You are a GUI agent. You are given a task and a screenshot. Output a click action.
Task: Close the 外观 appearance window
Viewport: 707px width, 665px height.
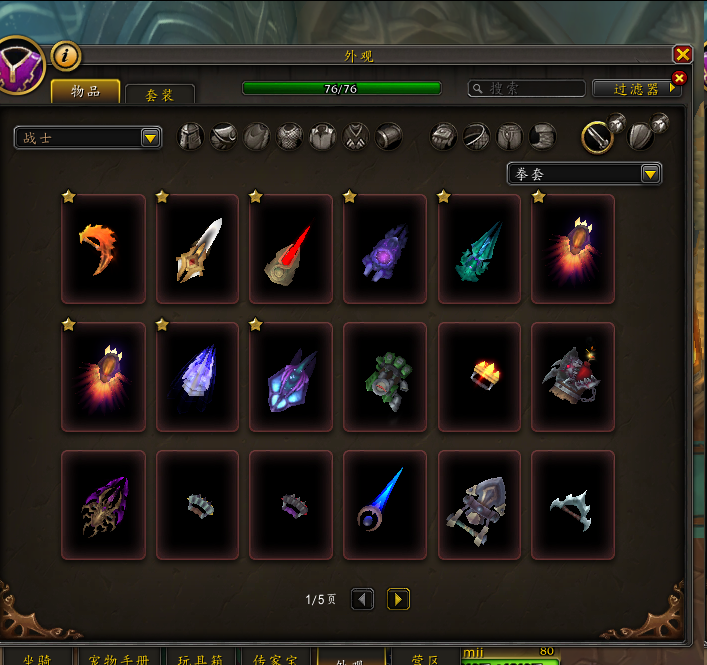[683, 55]
